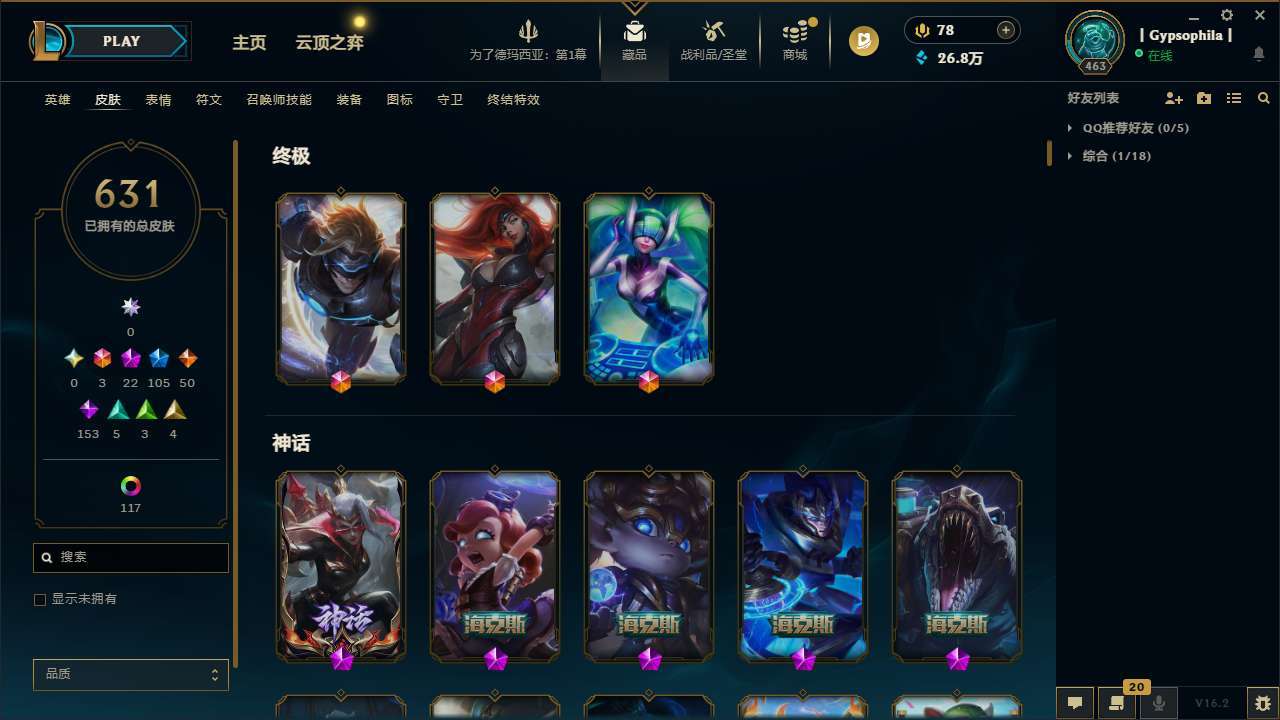
Task: Toggle the friends list view icon
Action: (x=1234, y=98)
